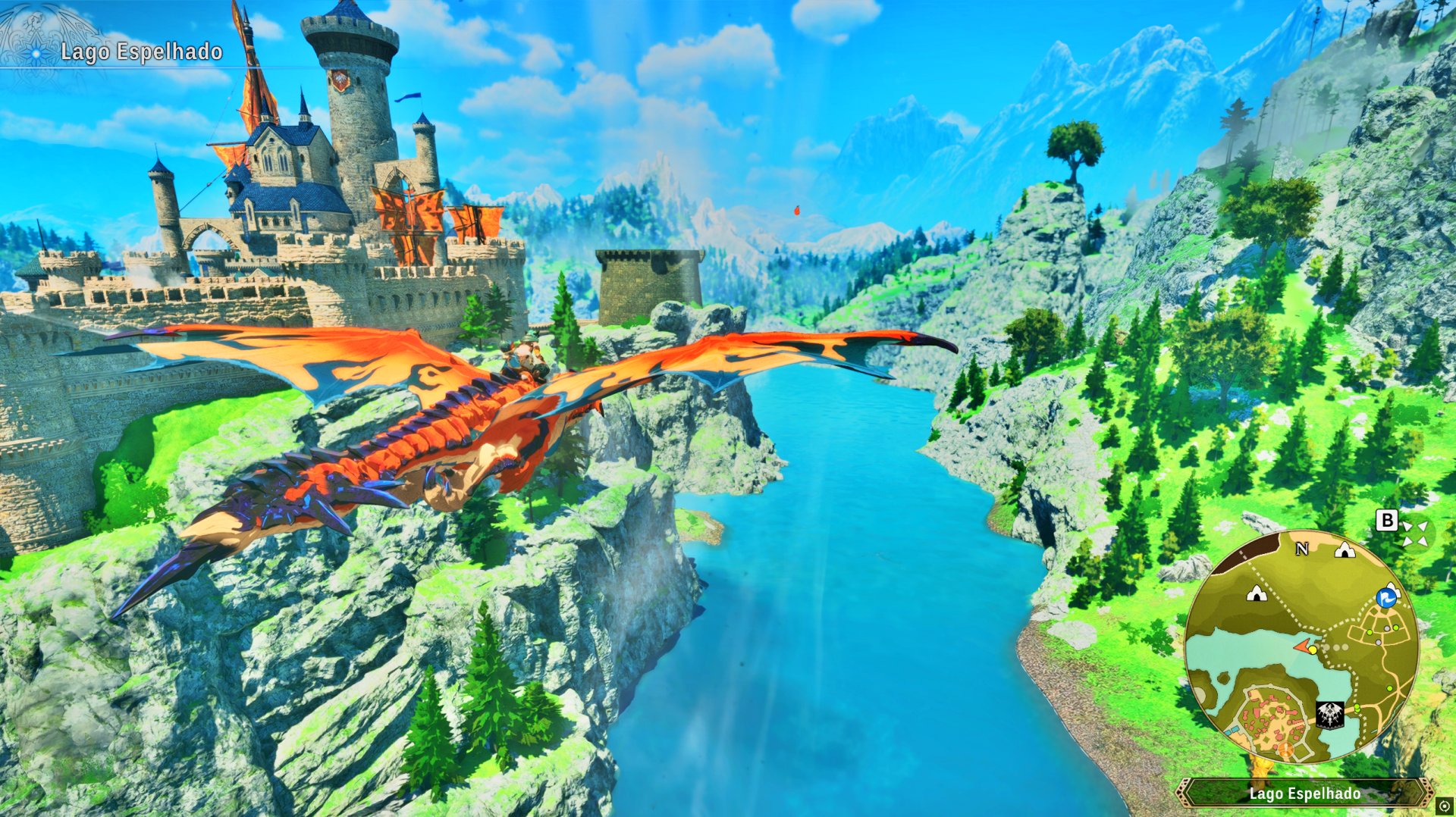Click the monster den icon at top of minimap

1344,550
